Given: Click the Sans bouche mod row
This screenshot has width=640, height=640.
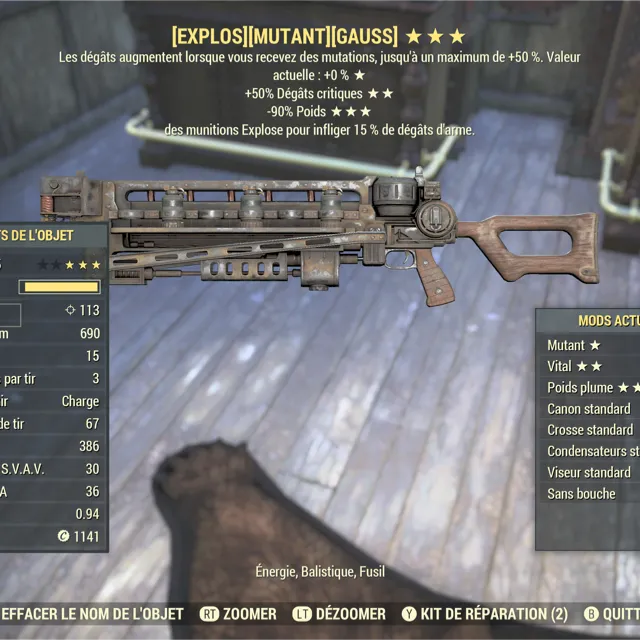Looking at the screenshot, I should (581, 493).
